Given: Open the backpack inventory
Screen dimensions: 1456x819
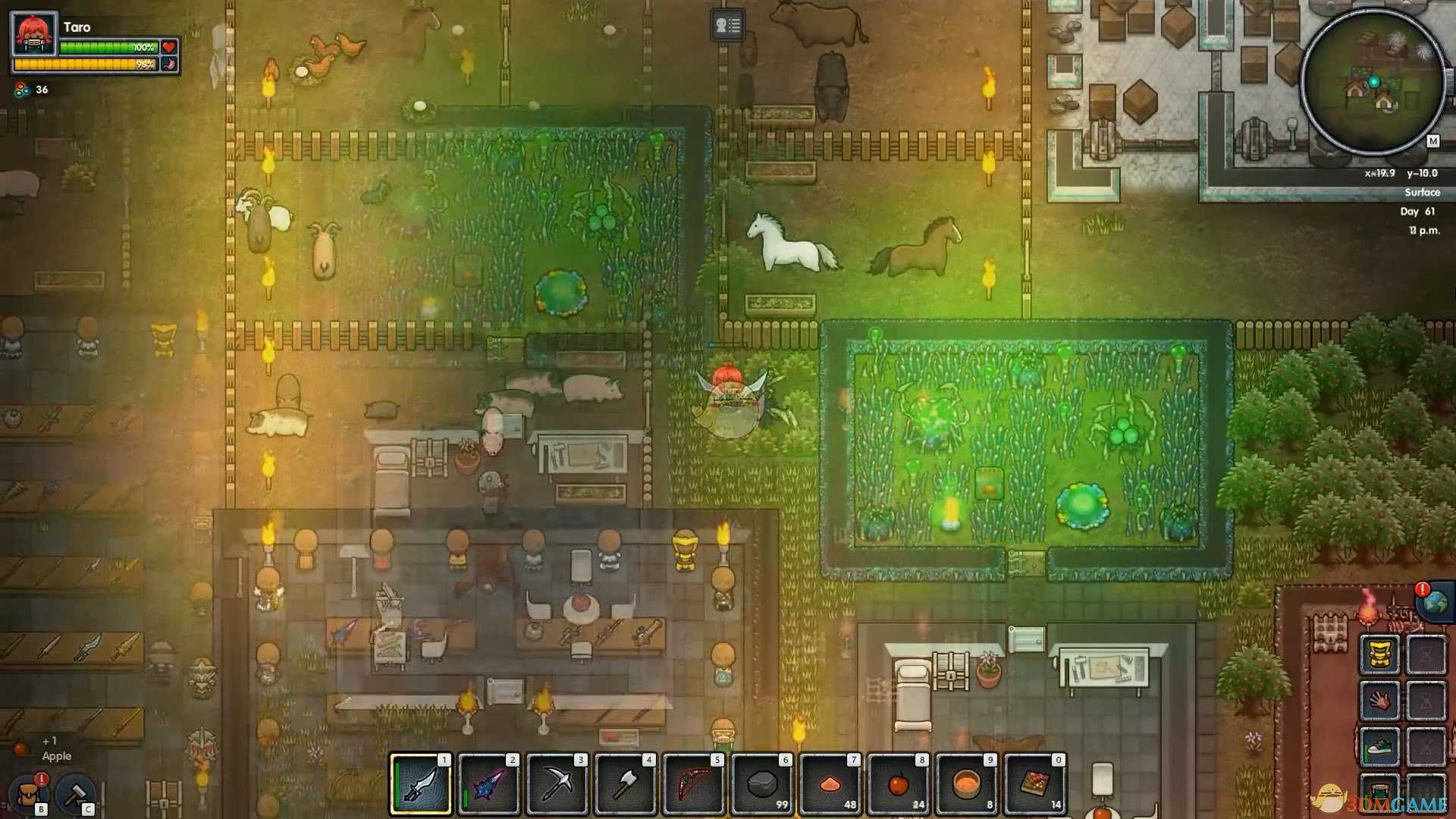Looking at the screenshot, I should [29, 795].
